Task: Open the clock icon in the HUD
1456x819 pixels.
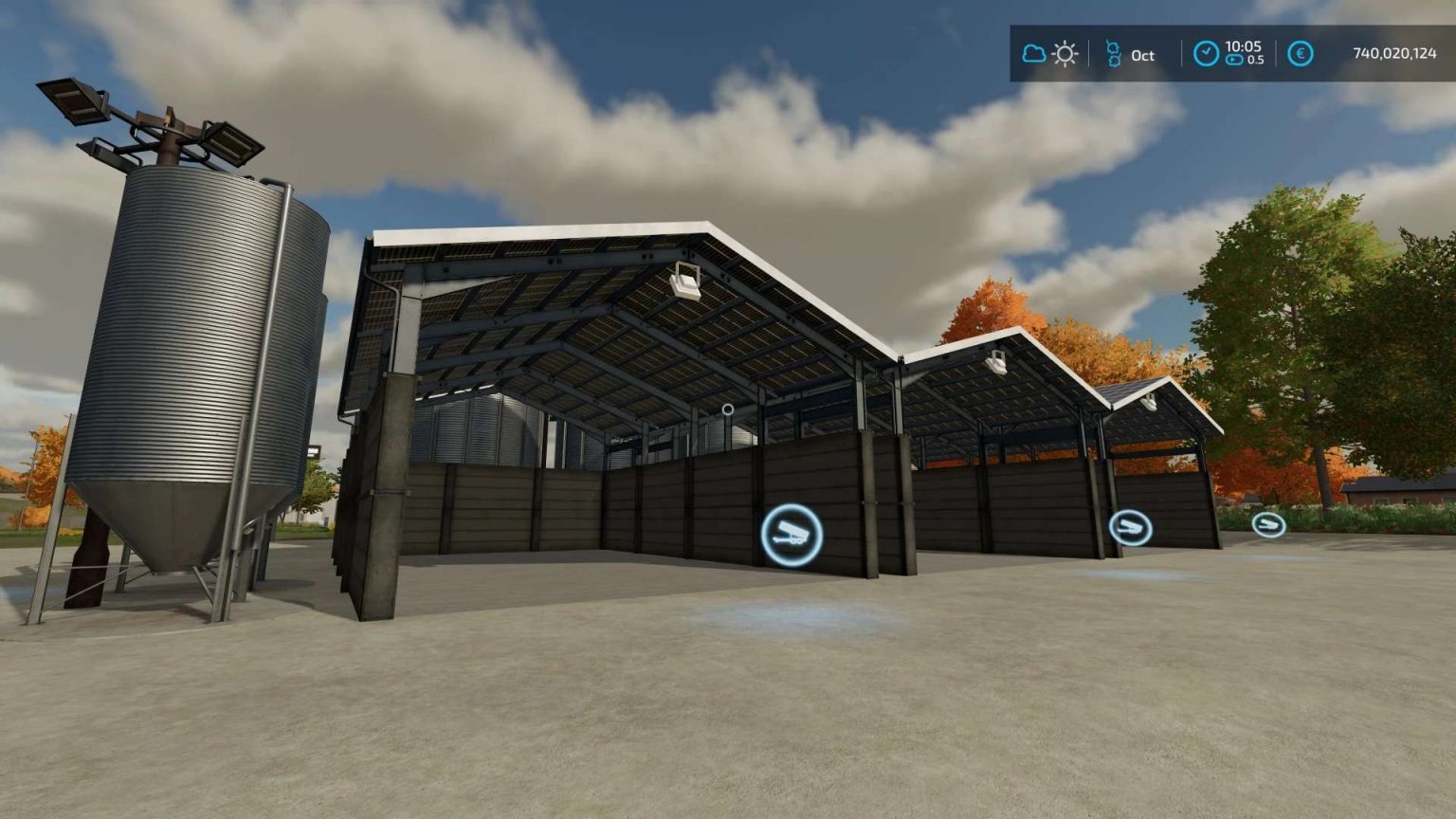Action: point(1207,54)
